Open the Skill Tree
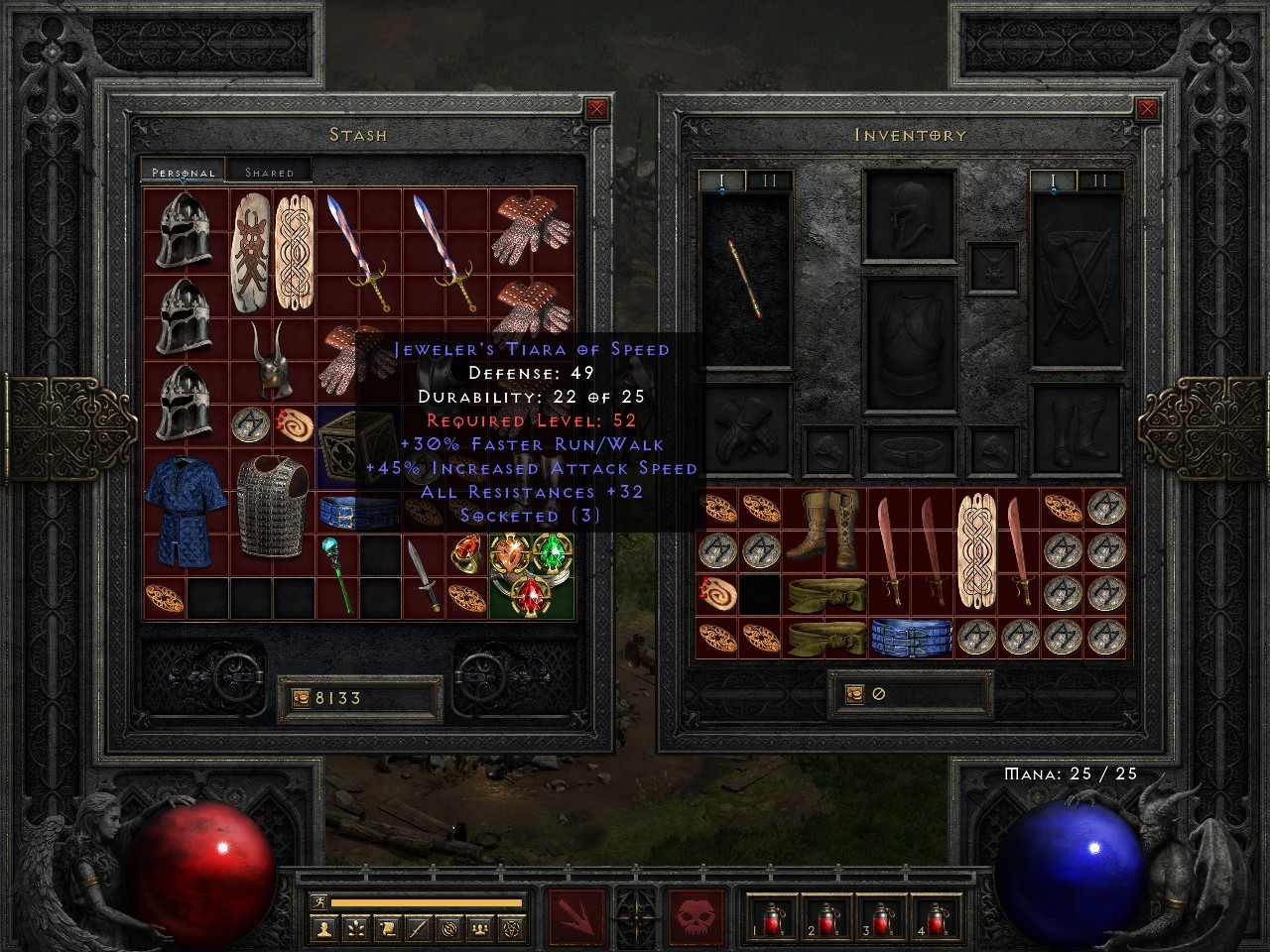Image resolution: width=1270 pixels, height=952 pixels. point(355,930)
